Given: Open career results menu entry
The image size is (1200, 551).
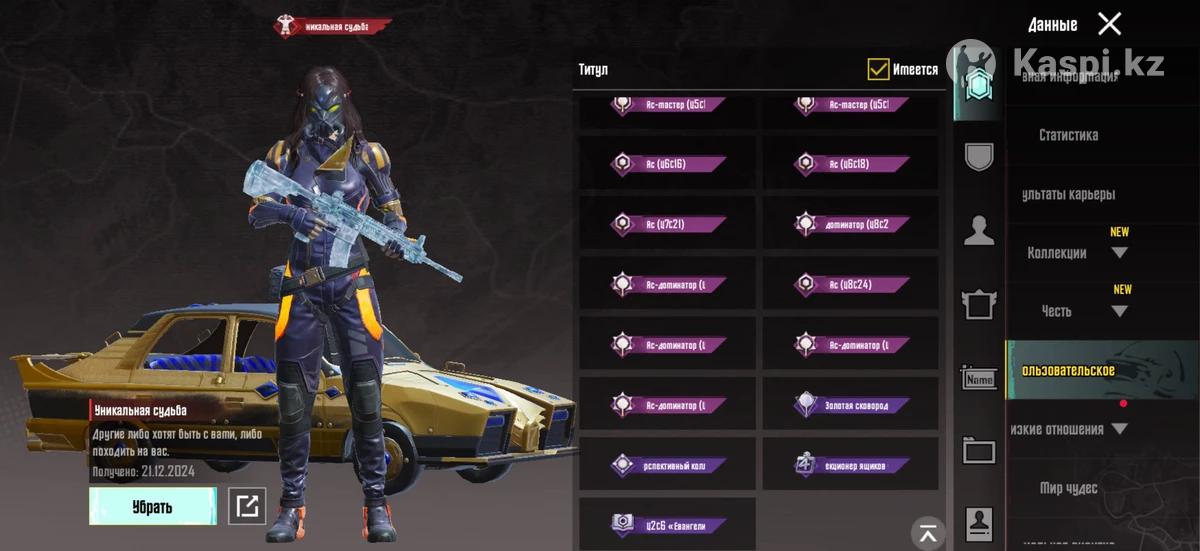Looking at the screenshot, I should [x=1068, y=194].
